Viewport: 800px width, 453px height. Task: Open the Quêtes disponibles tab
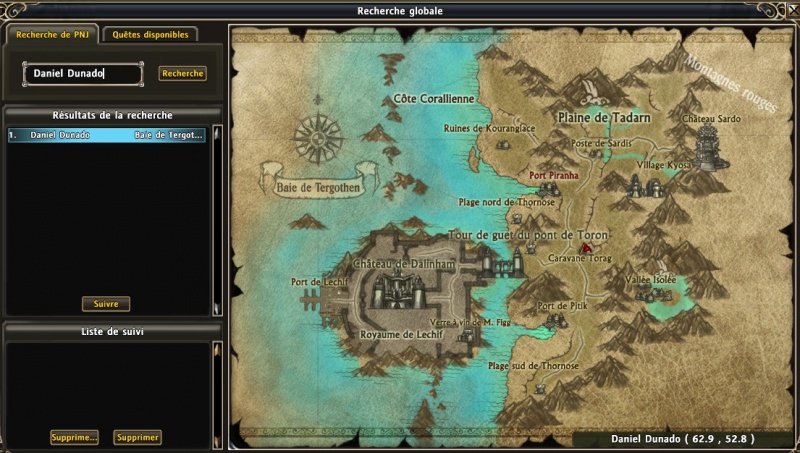(x=150, y=34)
